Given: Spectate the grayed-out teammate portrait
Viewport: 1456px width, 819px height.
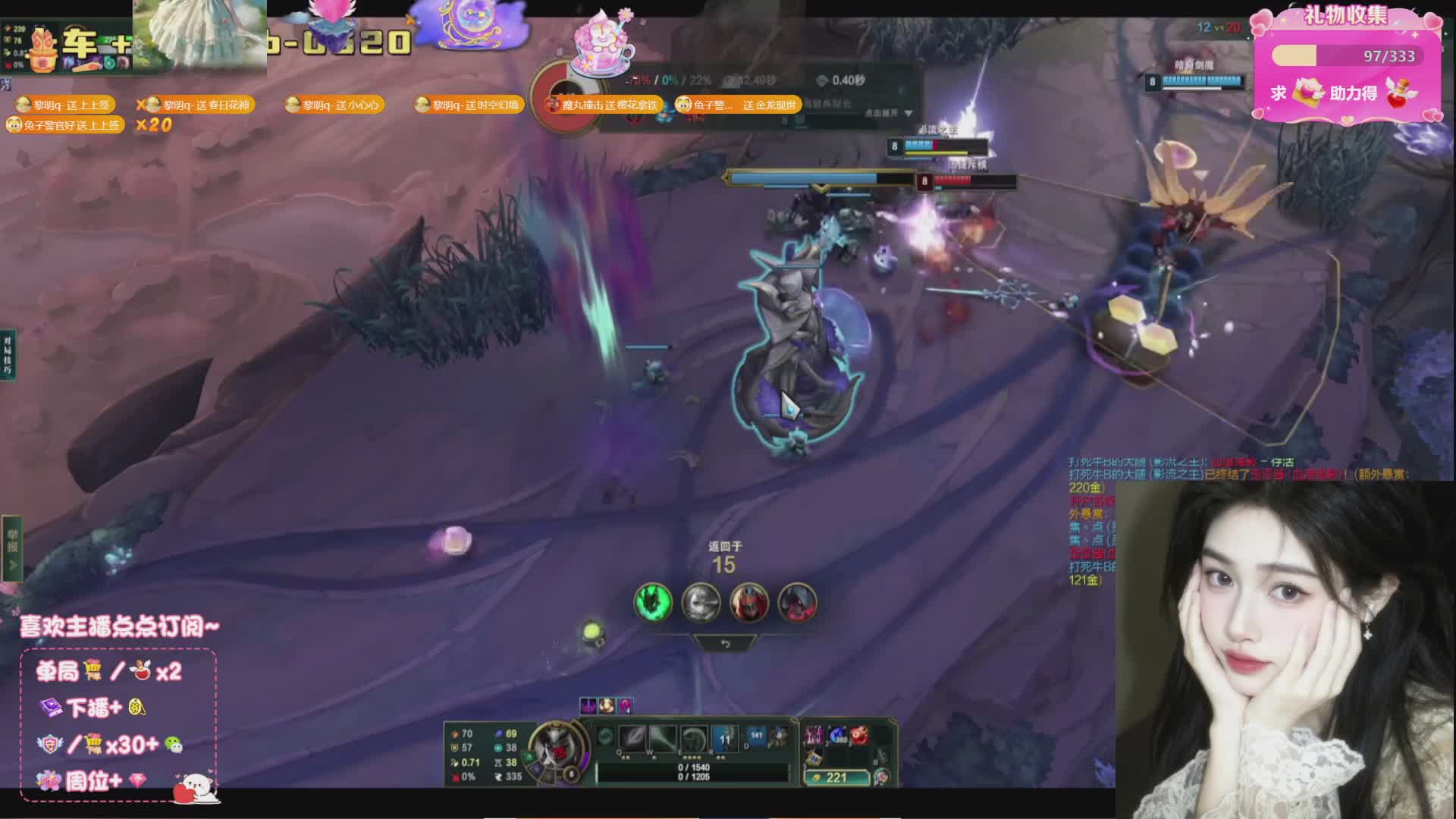Looking at the screenshot, I should tap(700, 603).
